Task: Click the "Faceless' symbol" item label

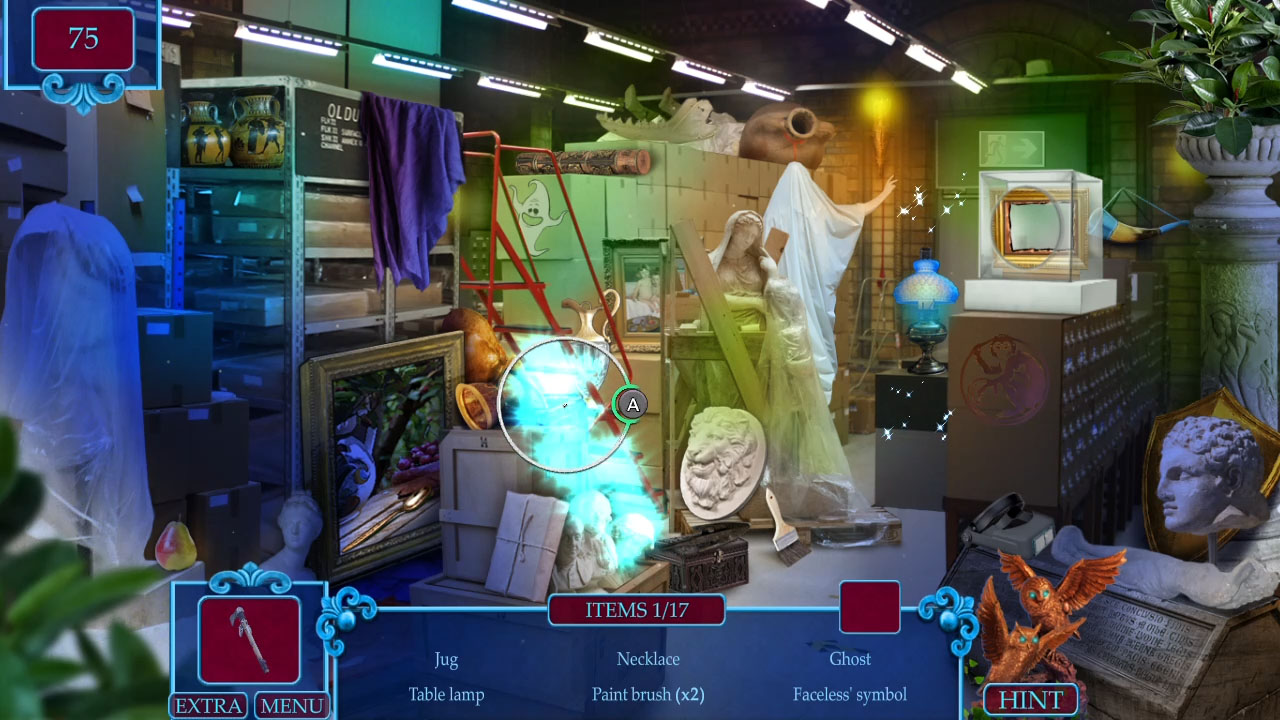Action: pos(850,694)
